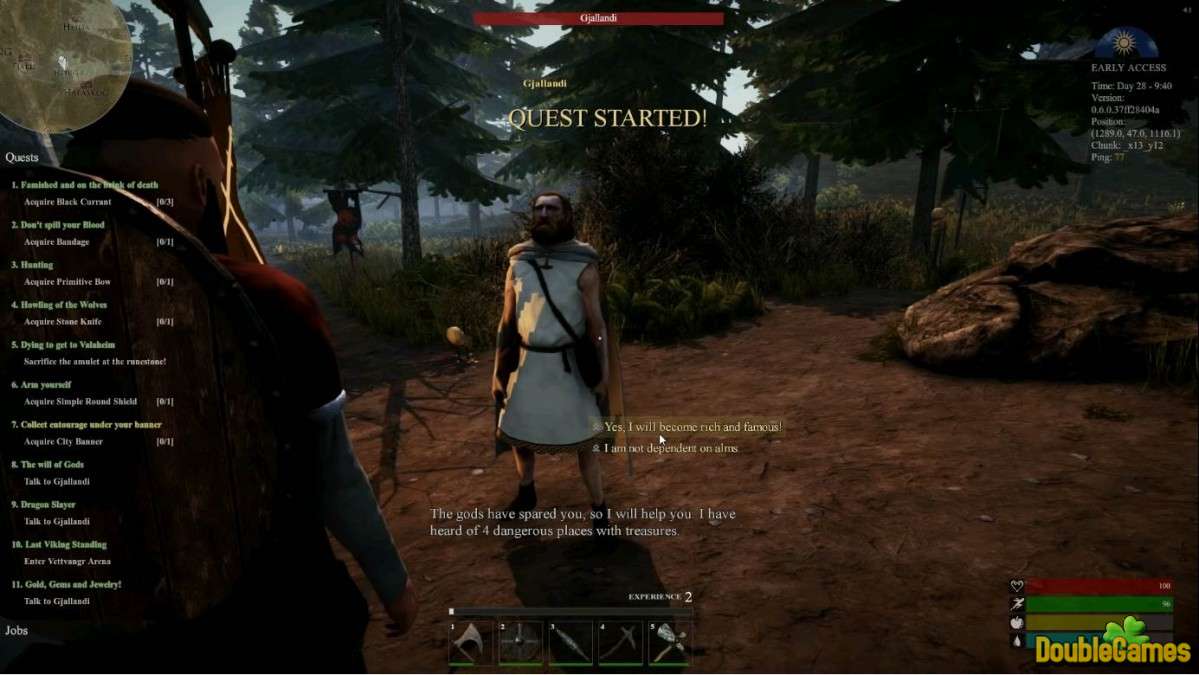The width and height of the screenshot is (1199, 675).
Task: Select the pickaxe in hotbar slot 4
Action: (x=620, y=643)
